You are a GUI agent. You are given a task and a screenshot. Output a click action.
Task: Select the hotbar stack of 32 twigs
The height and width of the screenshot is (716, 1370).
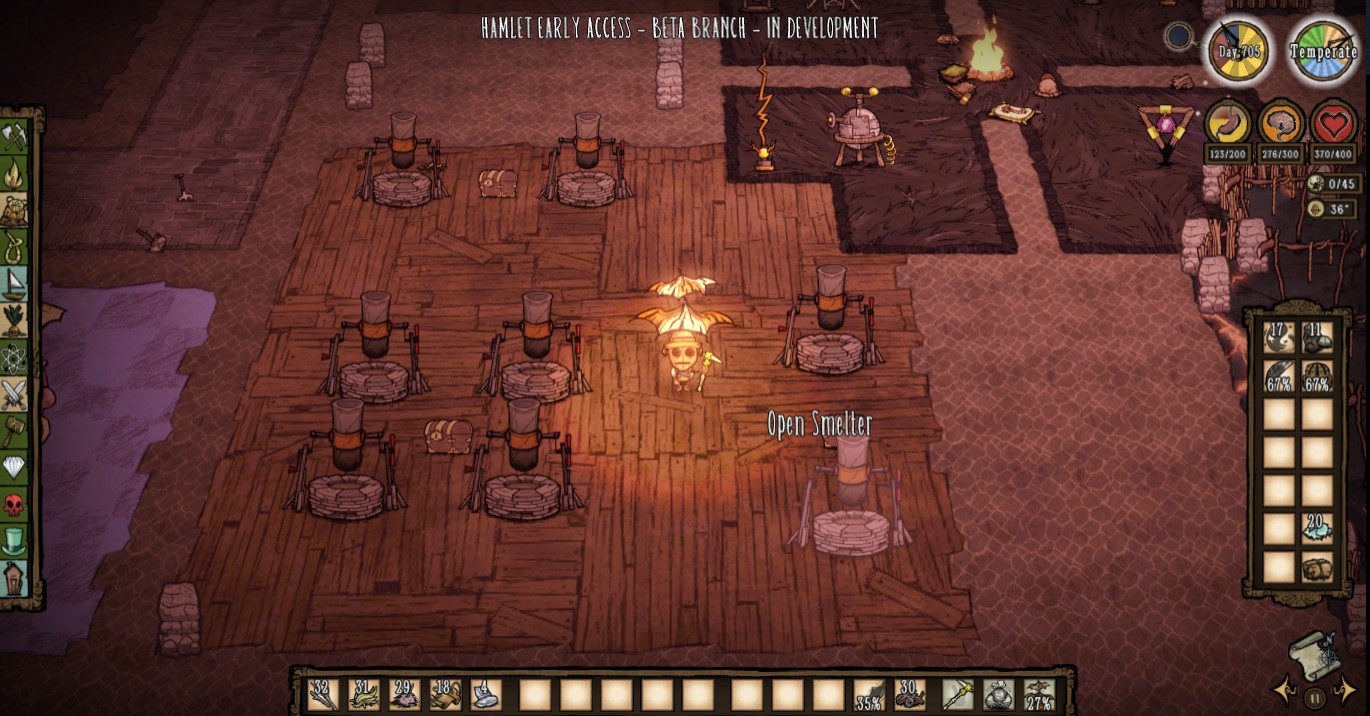click(x=323, y=694)
